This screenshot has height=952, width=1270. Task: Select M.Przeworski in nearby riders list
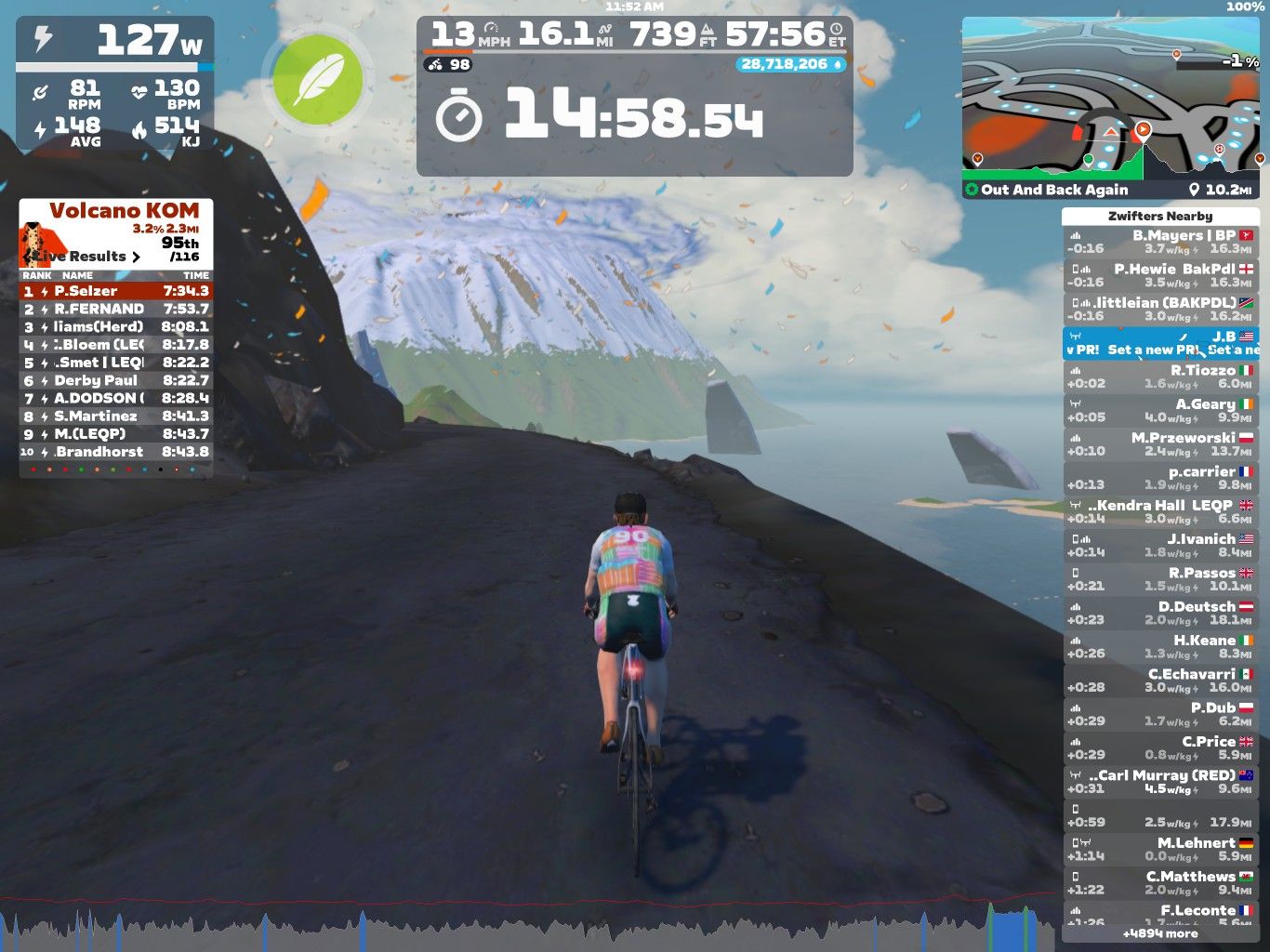tap(1160, 444)
